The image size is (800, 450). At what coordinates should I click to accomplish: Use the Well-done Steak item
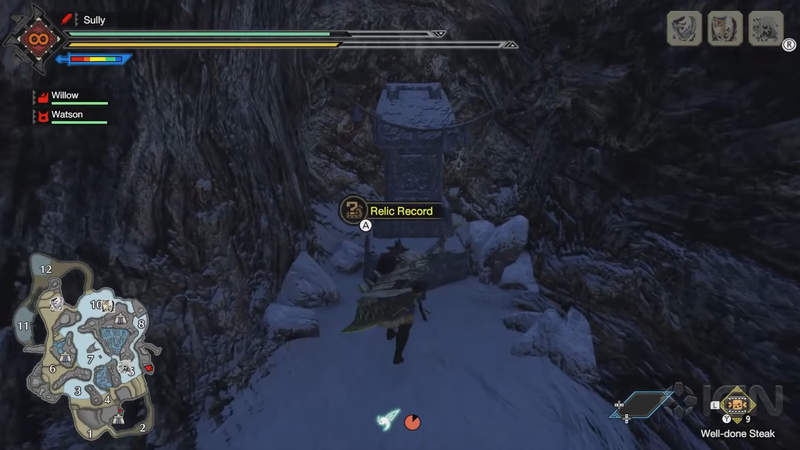[x=737, y=406]
